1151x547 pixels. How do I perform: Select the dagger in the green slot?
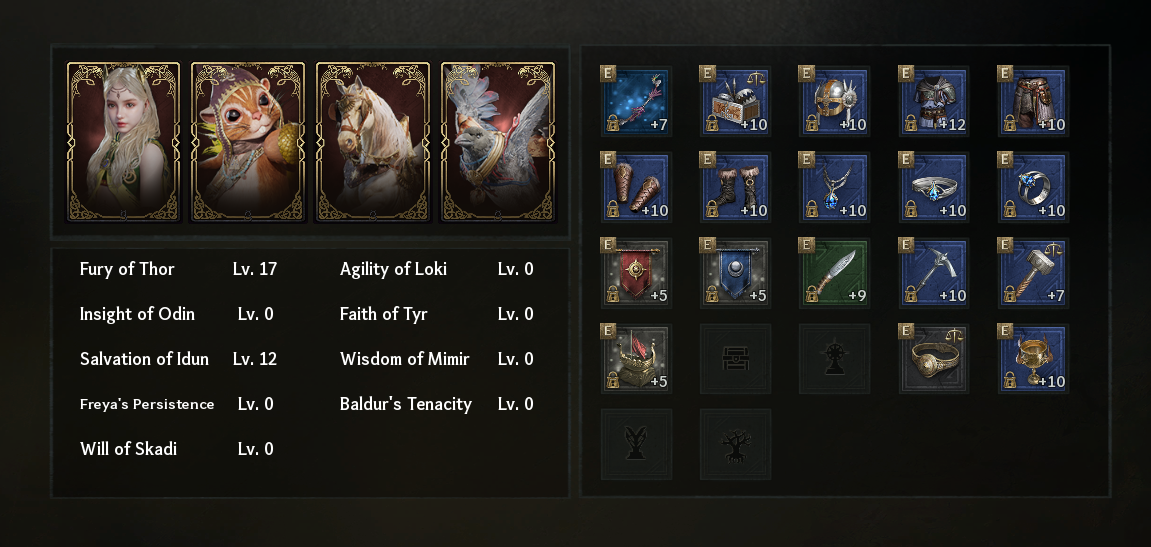(x=835, y=273)
